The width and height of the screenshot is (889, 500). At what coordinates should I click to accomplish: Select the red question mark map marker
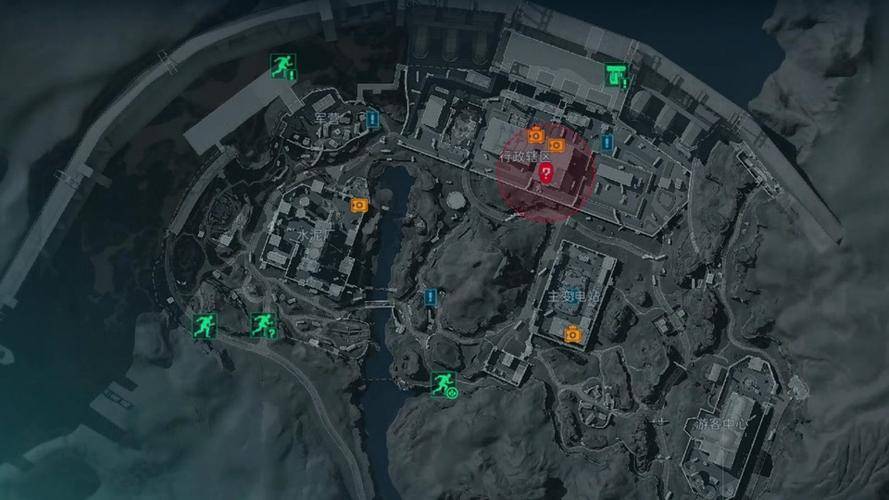[x=546, y=173]
